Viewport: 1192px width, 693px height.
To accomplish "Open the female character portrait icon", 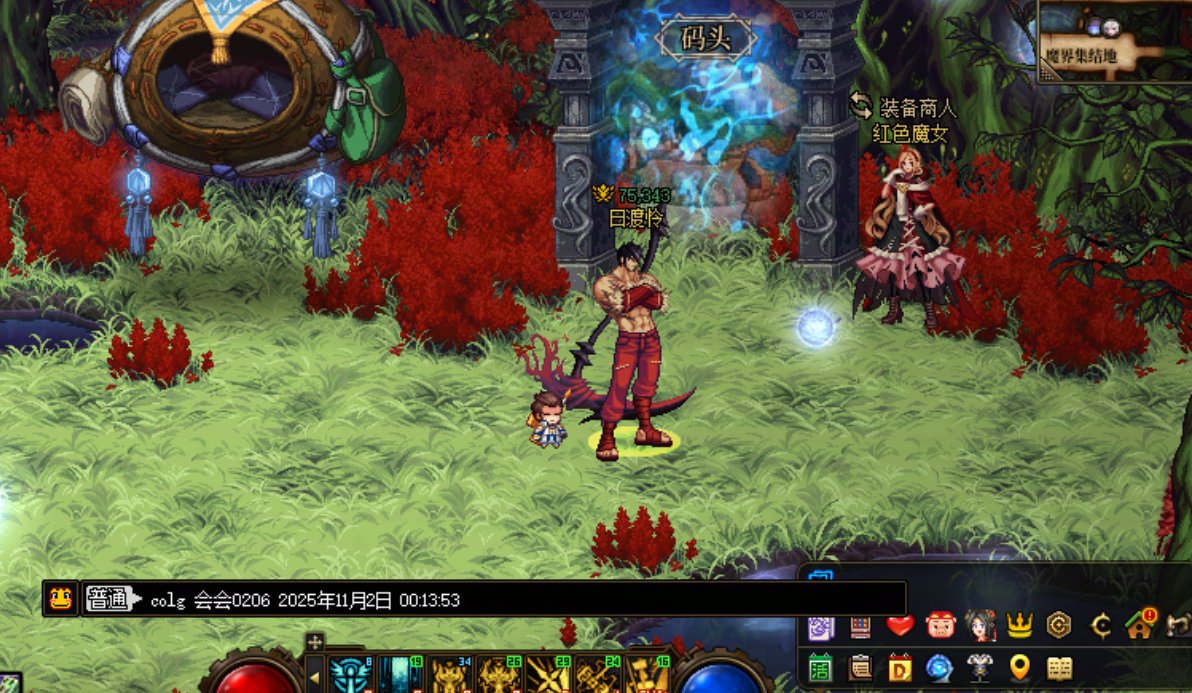I will coord(980,626).
